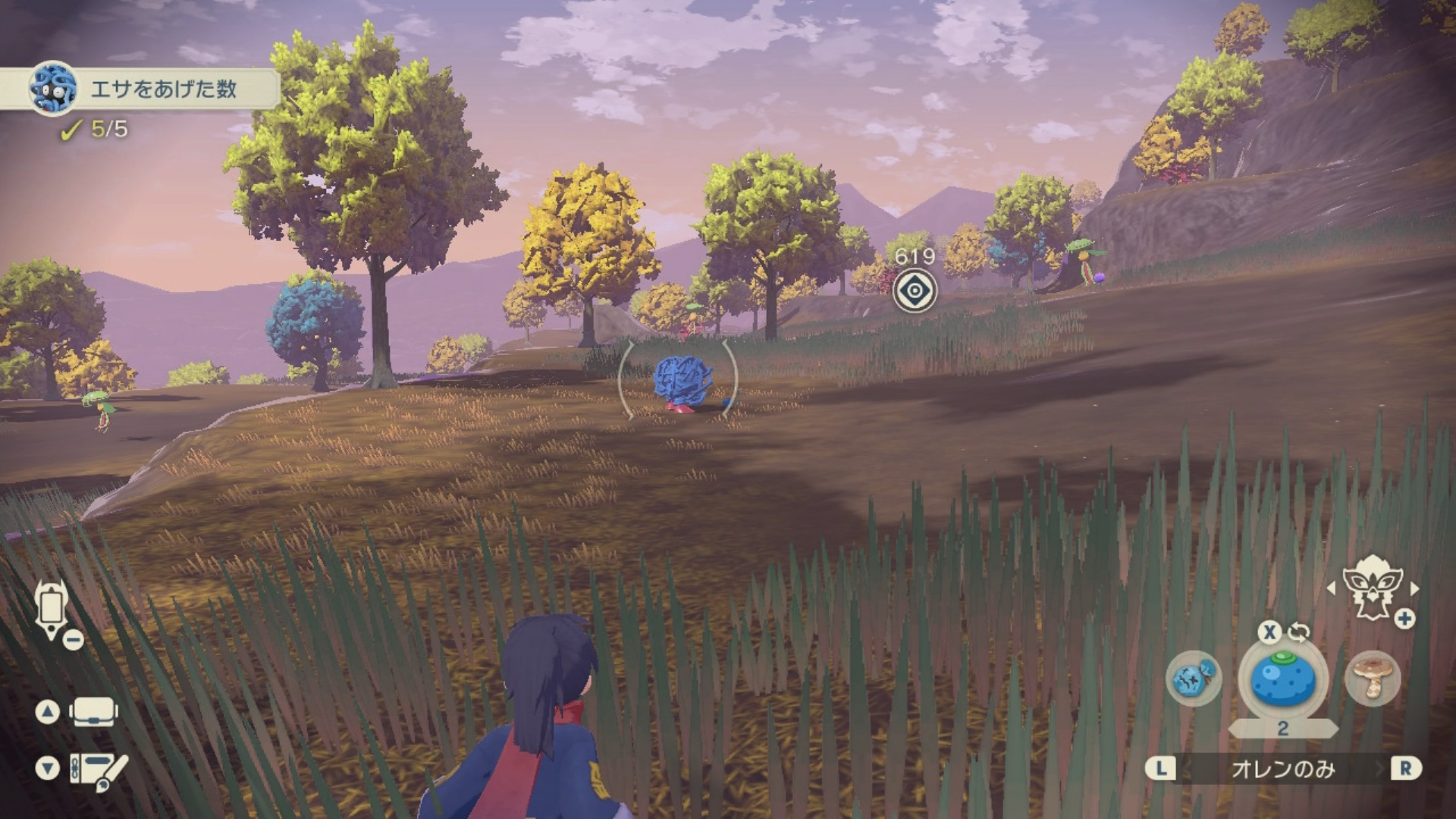Toggle the item and Pokémon swap arrows icon

tap(1299, 632)
